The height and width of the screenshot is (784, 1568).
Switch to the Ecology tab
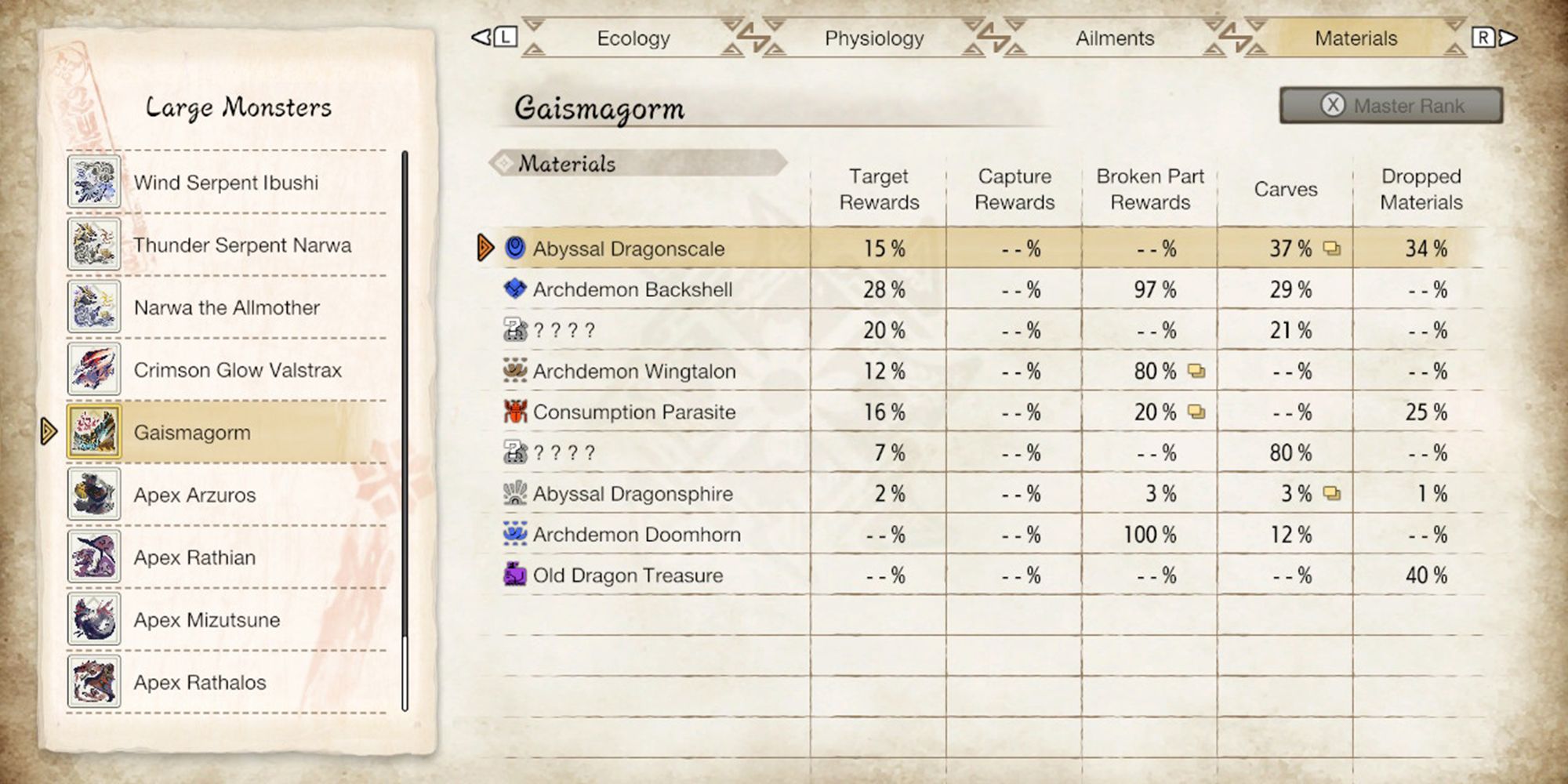click(633, 38)
